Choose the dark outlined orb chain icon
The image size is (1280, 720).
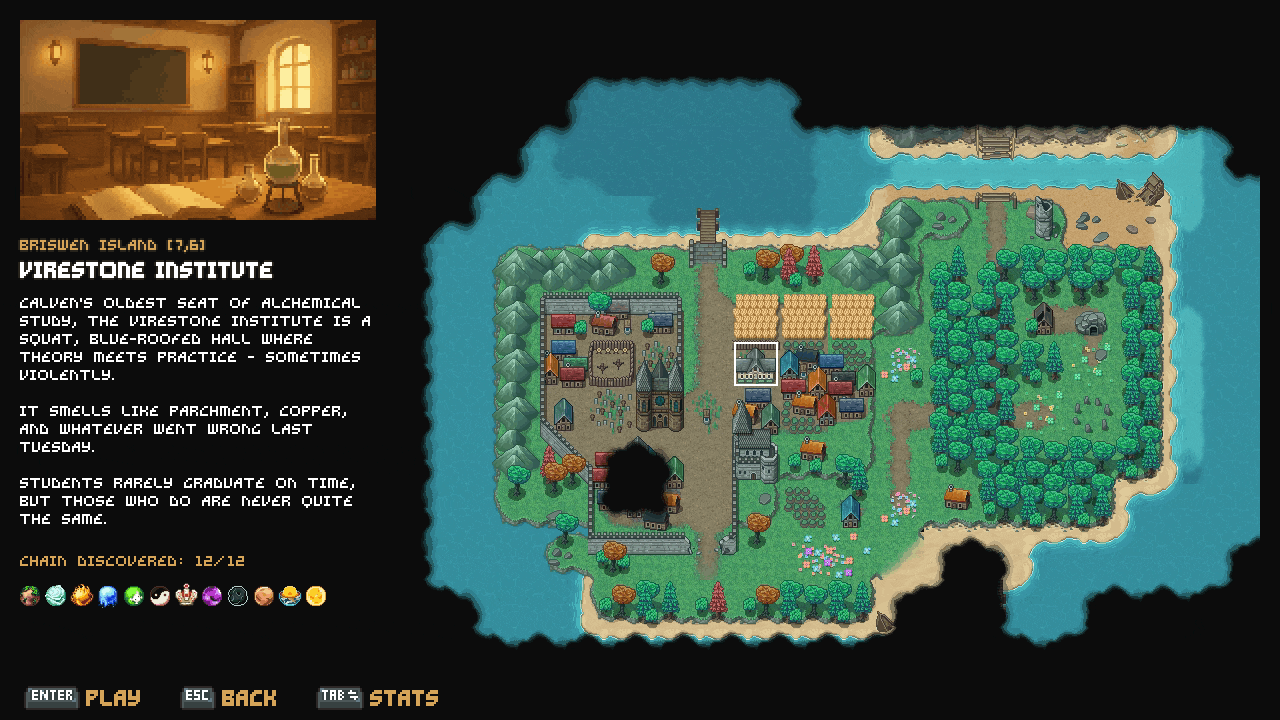tap(238, 597)
